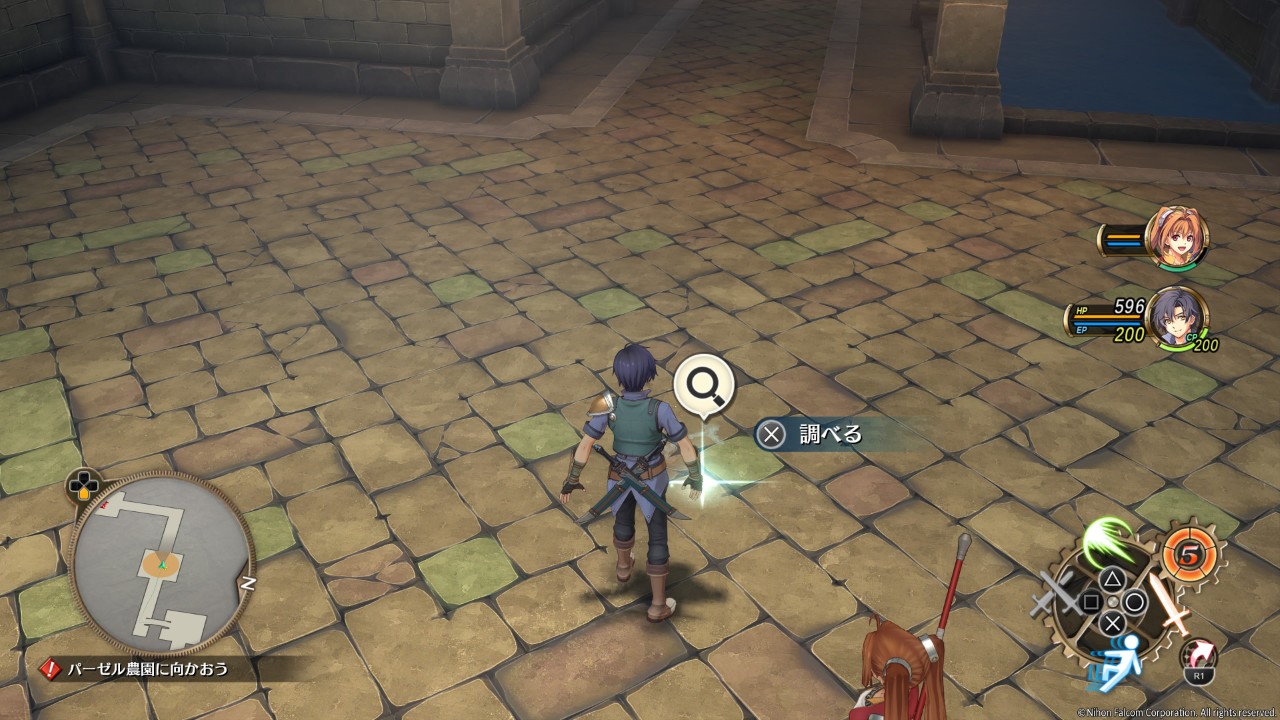The width and height of the screenshot is (1280, 720).
Task: Activate the pink arrow character-switch icon
Action: (x=1197, y=656)
